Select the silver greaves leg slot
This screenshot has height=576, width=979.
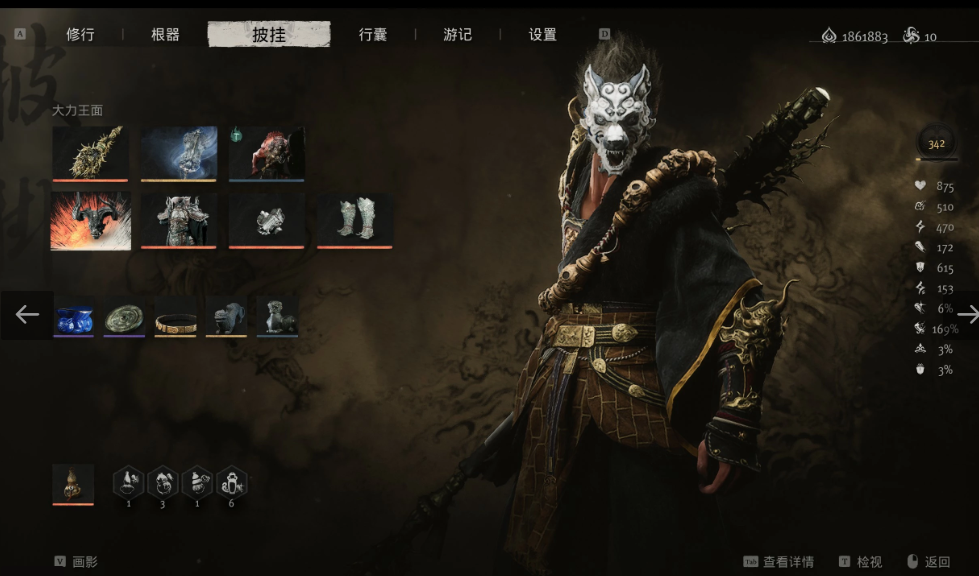coord(355,220)
